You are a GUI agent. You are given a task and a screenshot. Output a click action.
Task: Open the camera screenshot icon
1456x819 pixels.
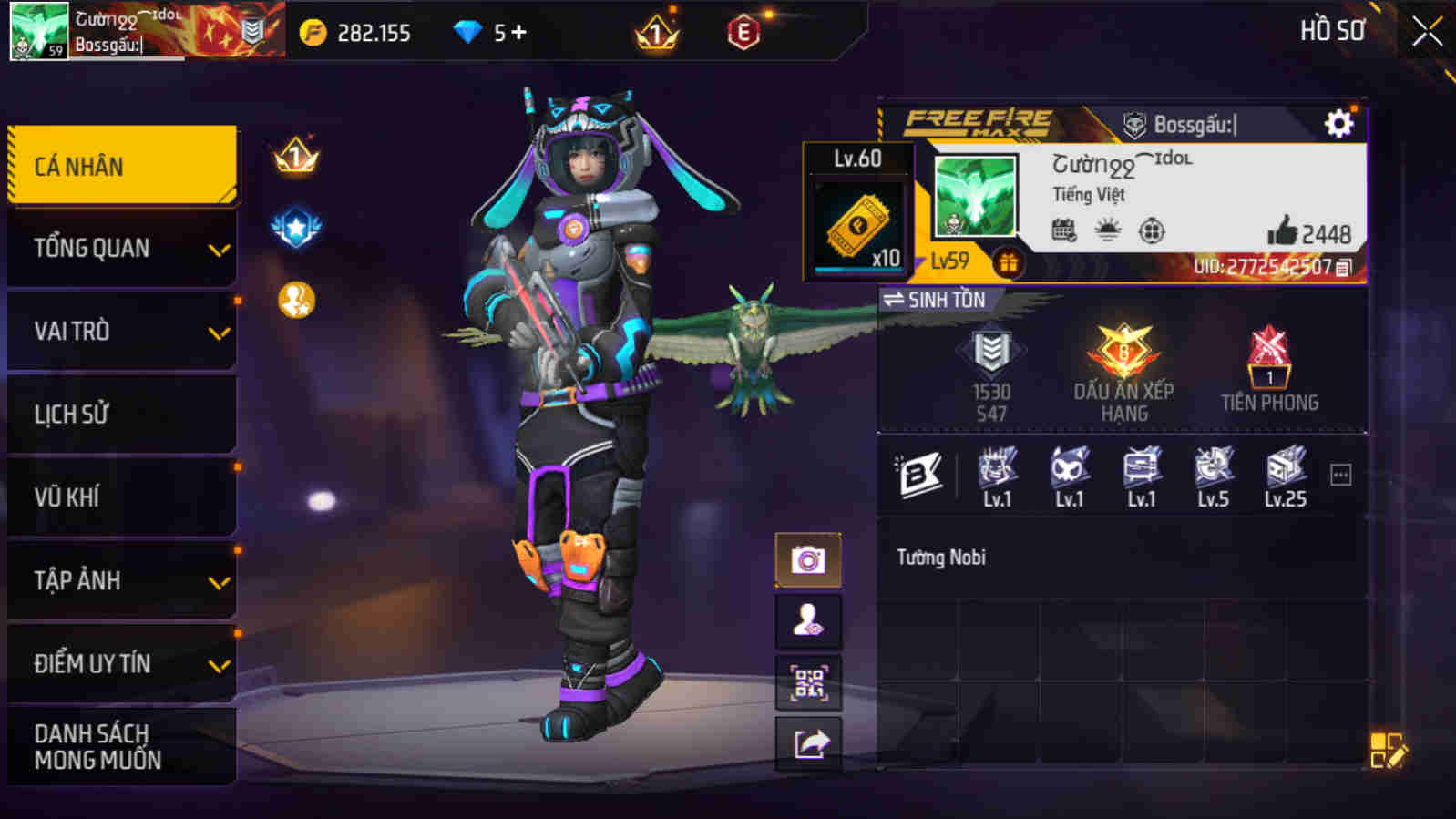click(807, 559)
